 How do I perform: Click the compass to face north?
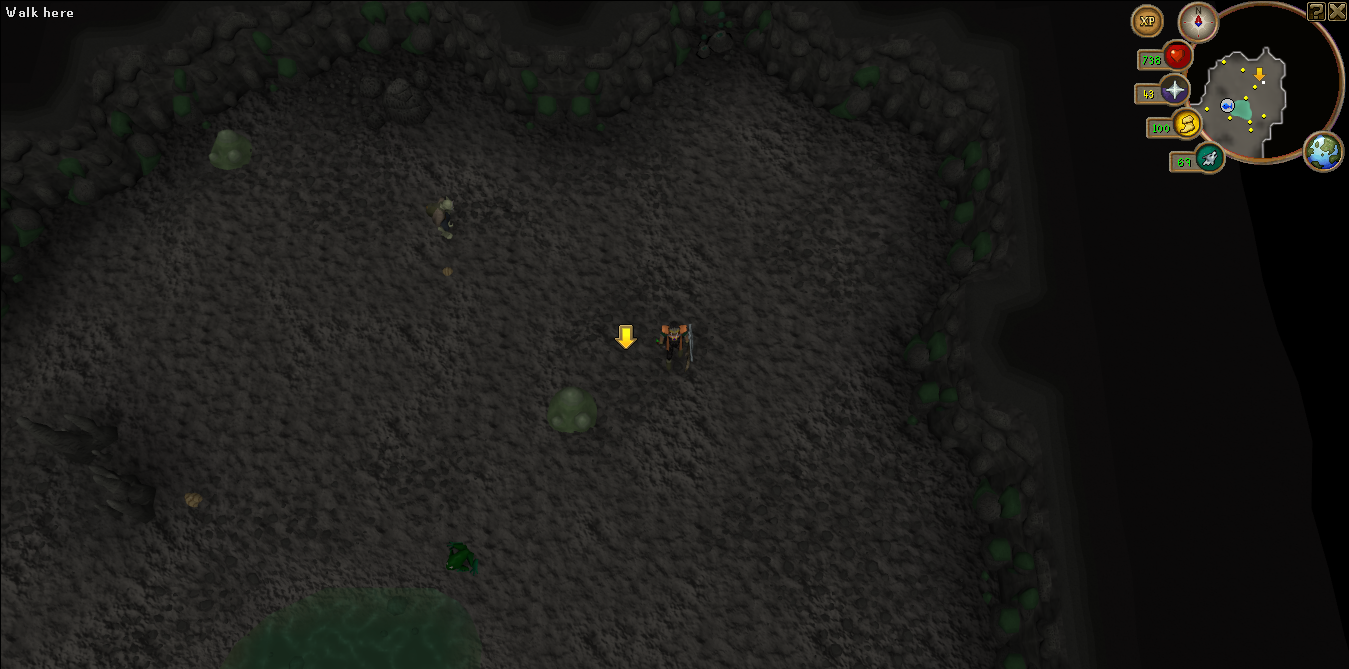[x=1197, y=21]
